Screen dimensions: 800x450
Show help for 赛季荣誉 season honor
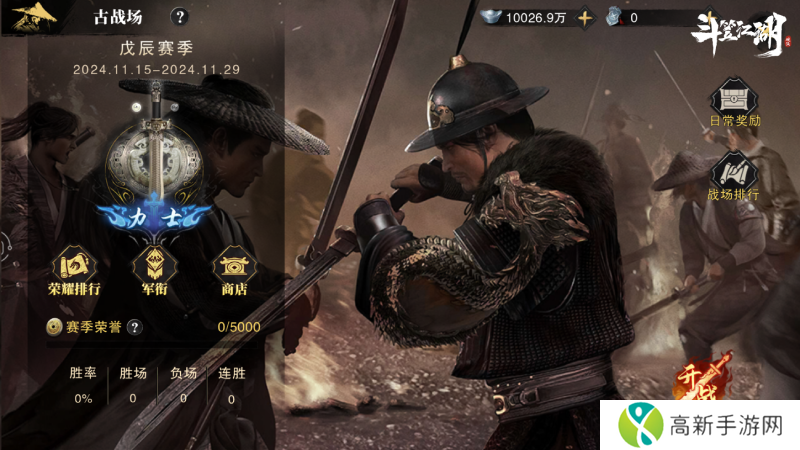pos(134,326)
